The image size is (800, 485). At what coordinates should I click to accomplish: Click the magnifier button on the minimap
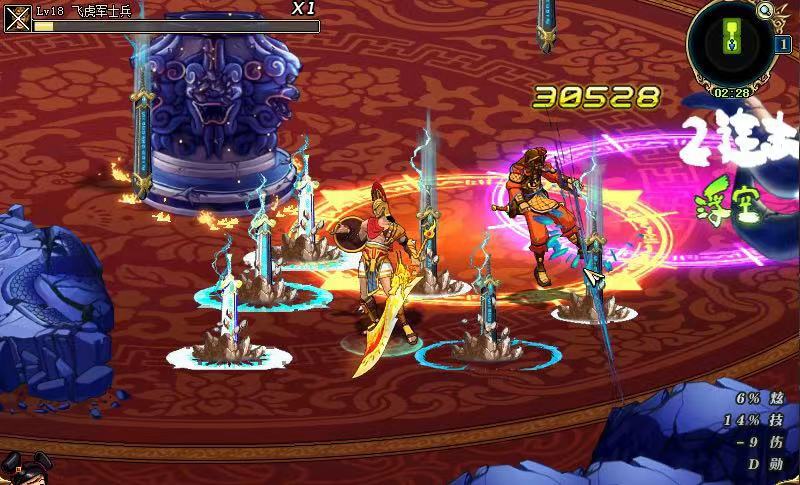[x=765, y=11]
